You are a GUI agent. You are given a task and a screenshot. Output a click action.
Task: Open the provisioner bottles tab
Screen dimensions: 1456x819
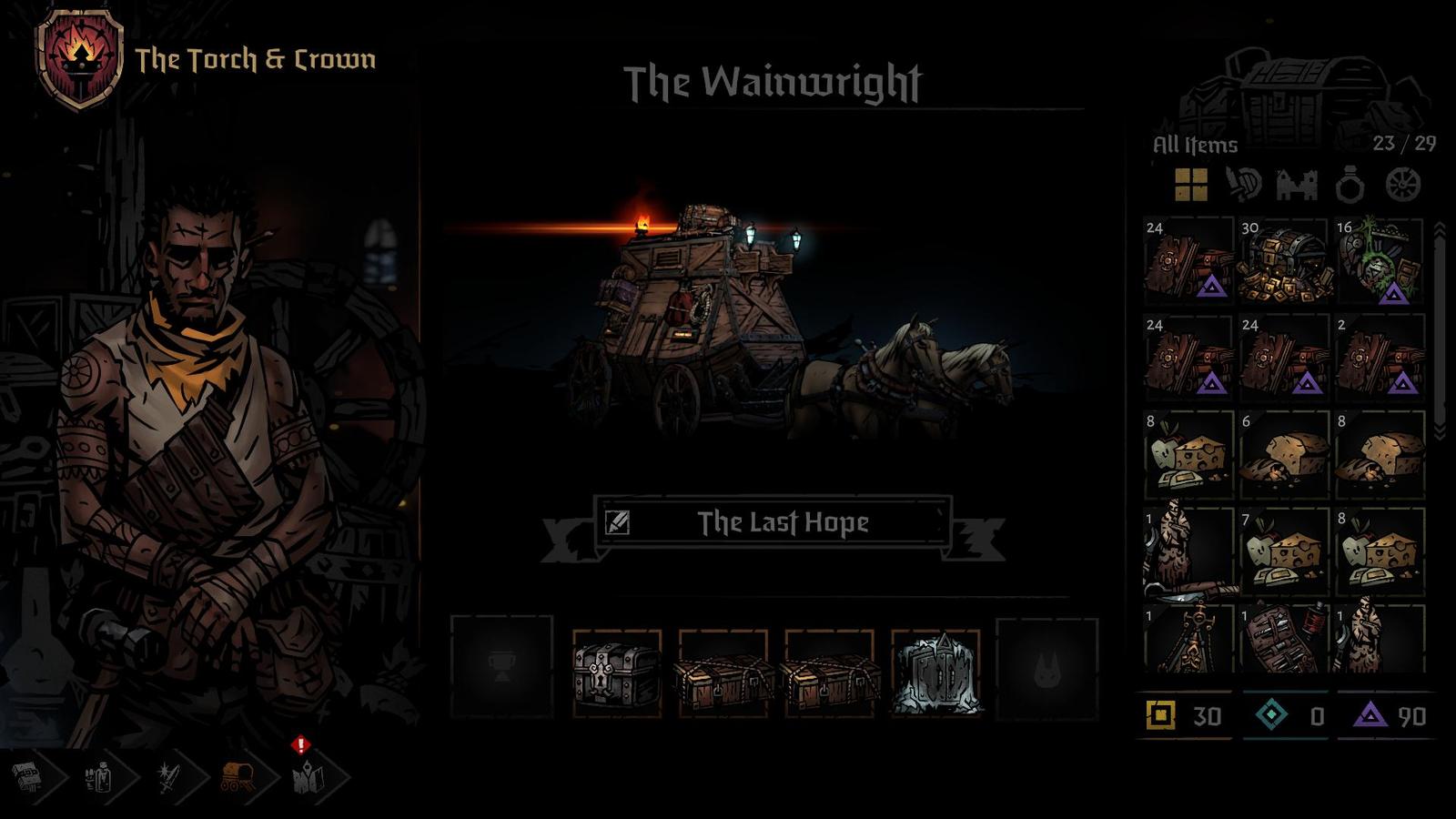point(98,776)
